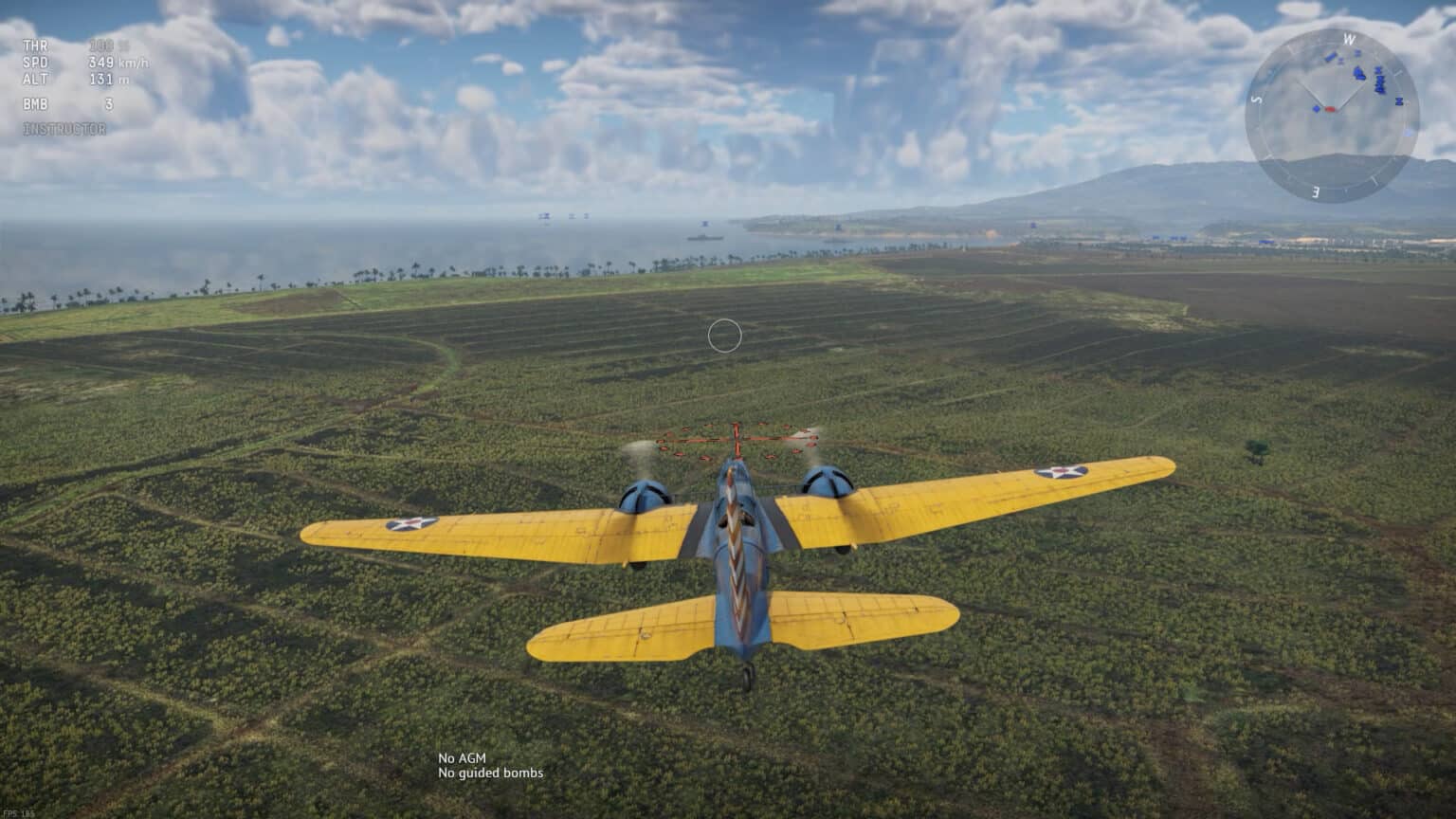The image size is (1456, 819).
Task: Click the No AGM warning text
Action: (x=461, y=758)
